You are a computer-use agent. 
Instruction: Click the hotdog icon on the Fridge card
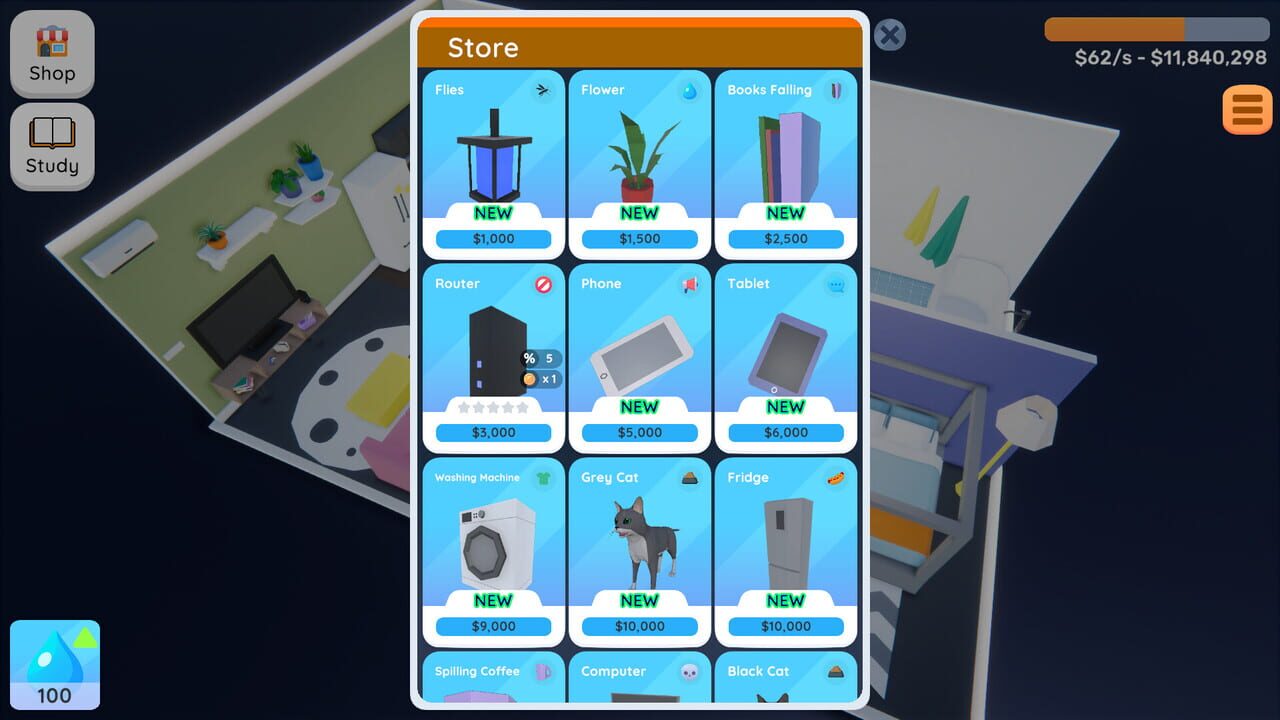click(x=836, y=477)
